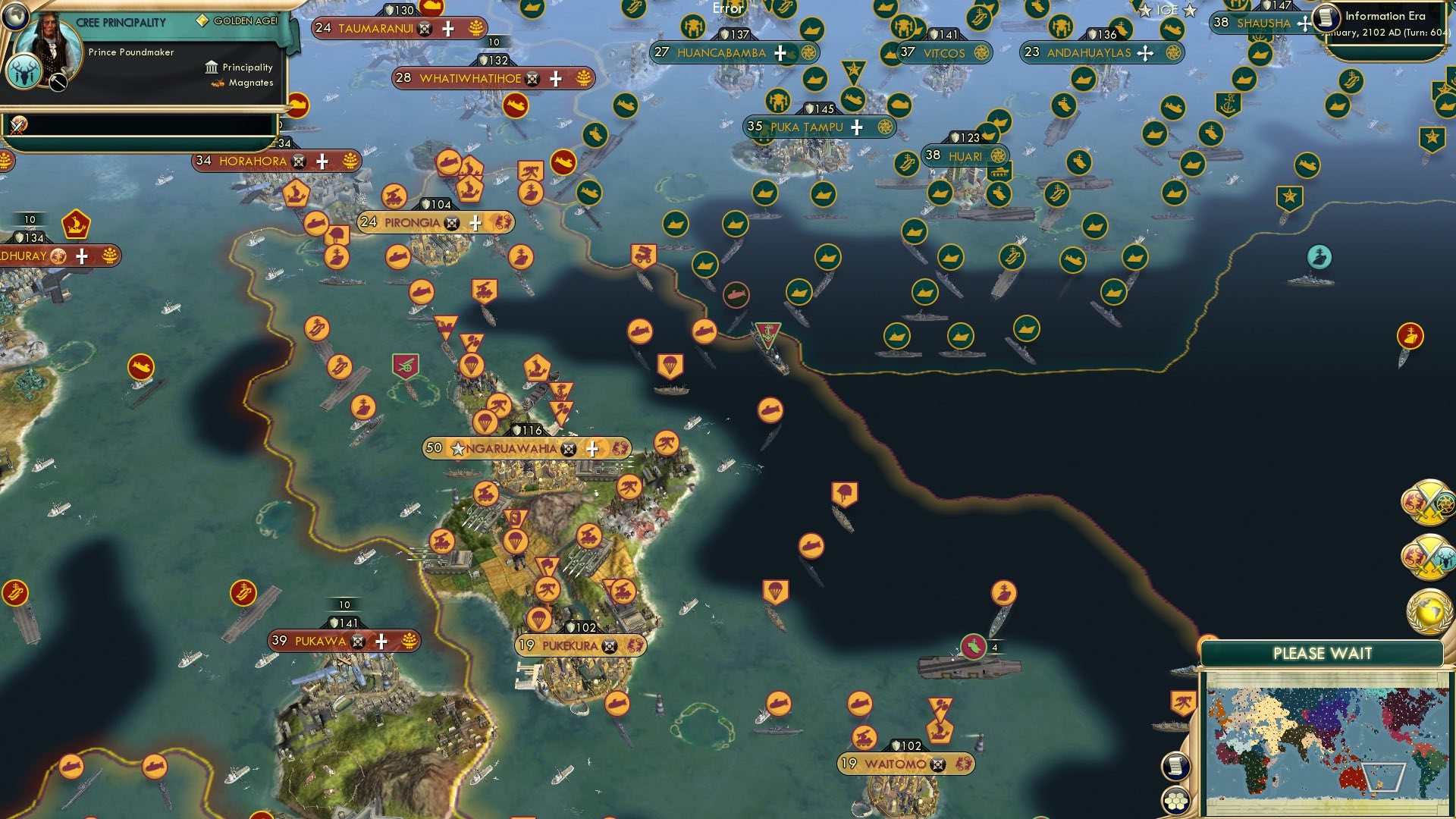Select the Huari city banner
Viewport: 1456px width, 819px height.
pyautogui.click(x=965, y=155)
